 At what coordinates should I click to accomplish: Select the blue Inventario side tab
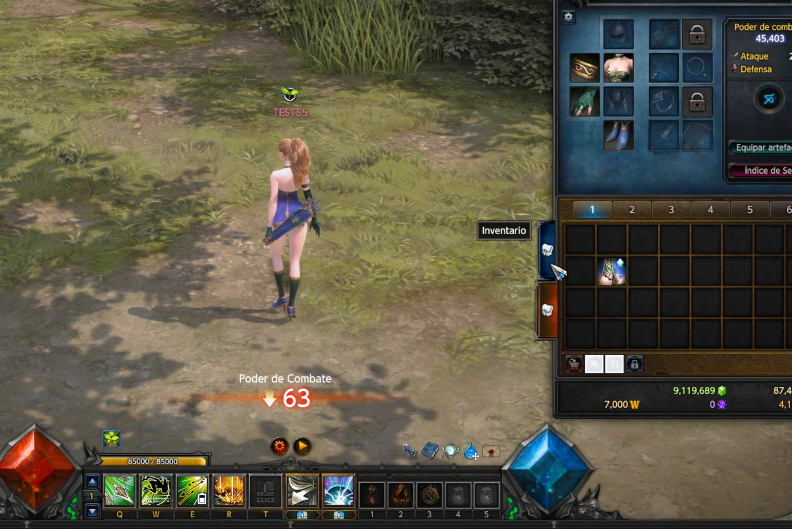[547, 250]
